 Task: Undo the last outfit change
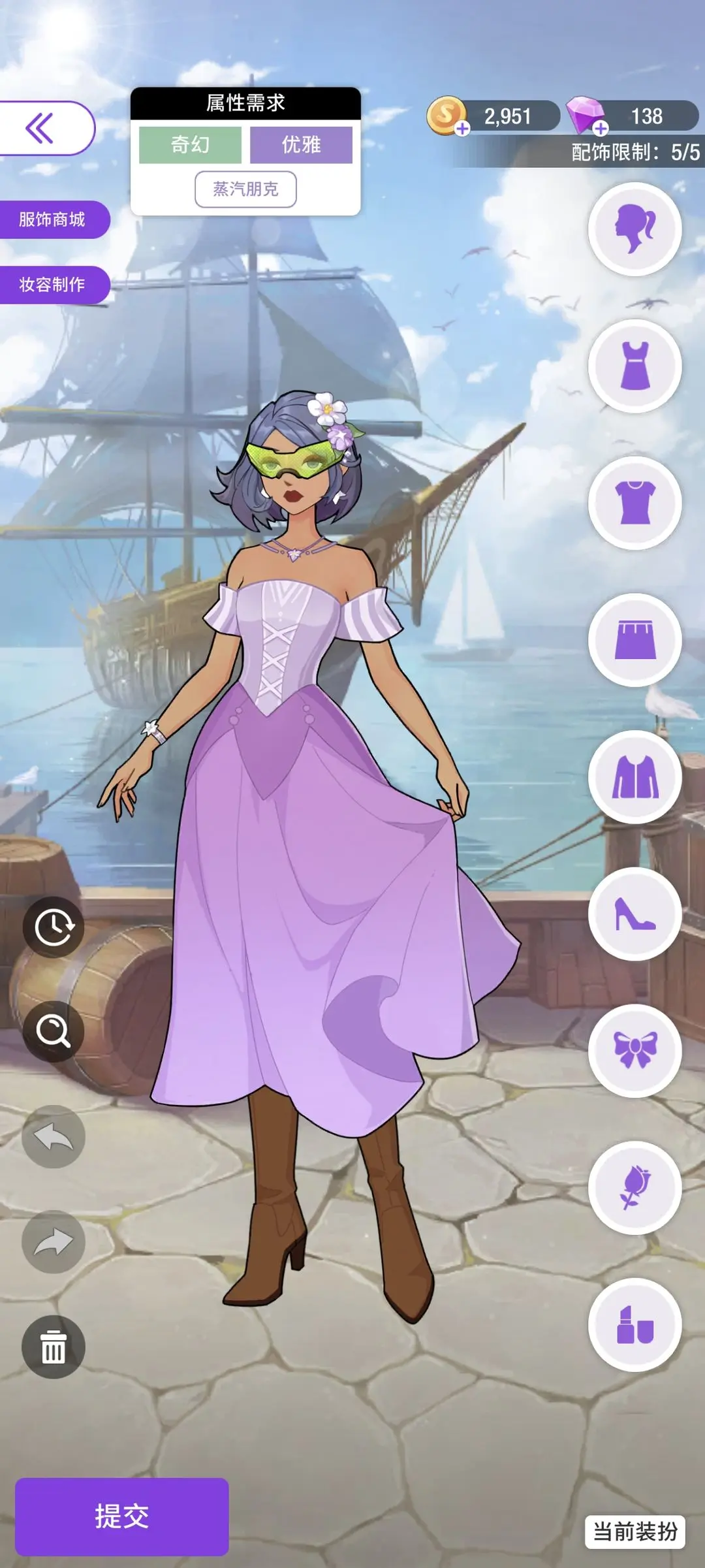point(54,1137)
